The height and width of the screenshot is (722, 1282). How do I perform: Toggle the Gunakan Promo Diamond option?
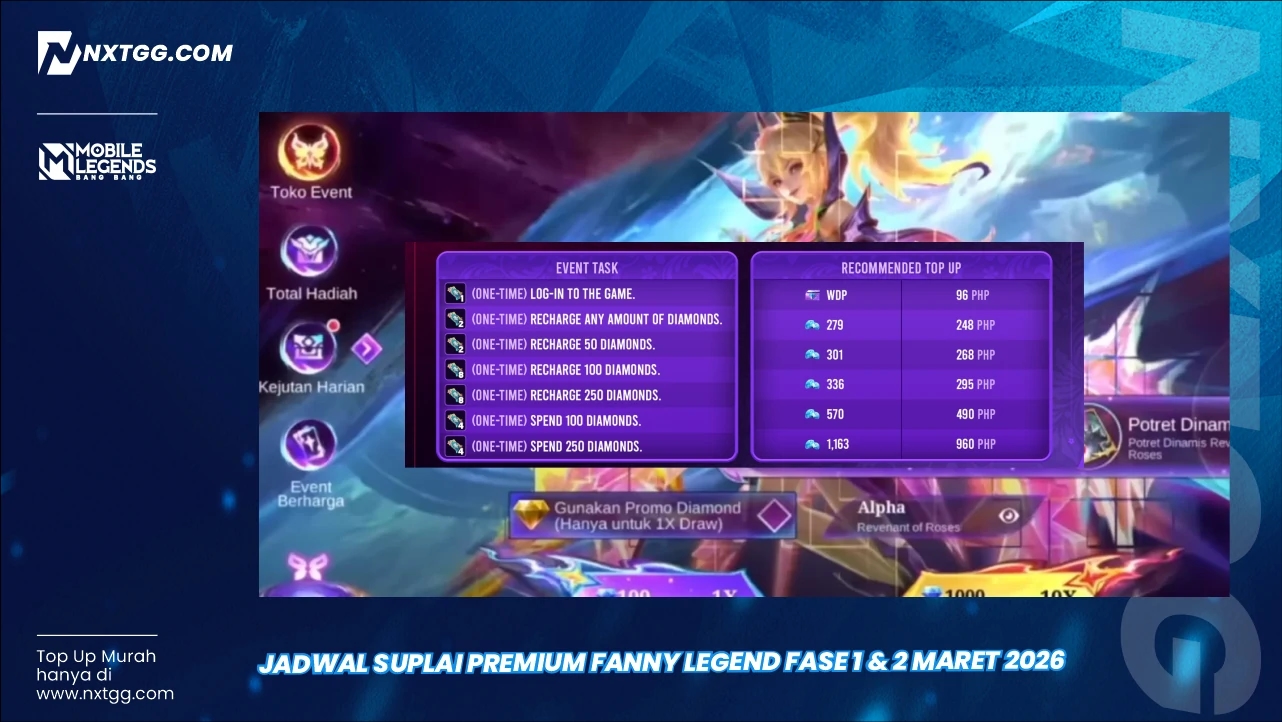click(x=772, y=514)
